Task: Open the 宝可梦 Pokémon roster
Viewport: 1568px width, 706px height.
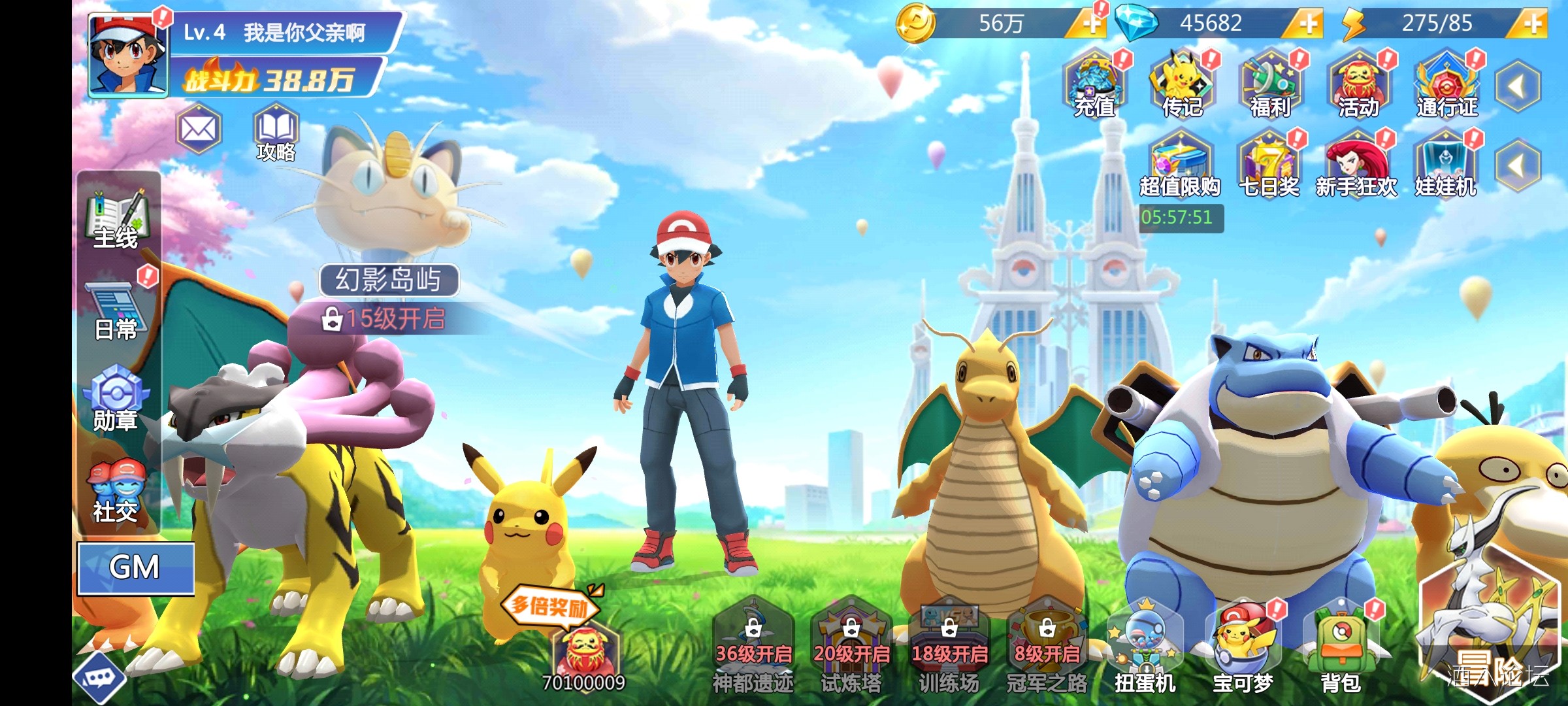Action: pos(1243,648)
